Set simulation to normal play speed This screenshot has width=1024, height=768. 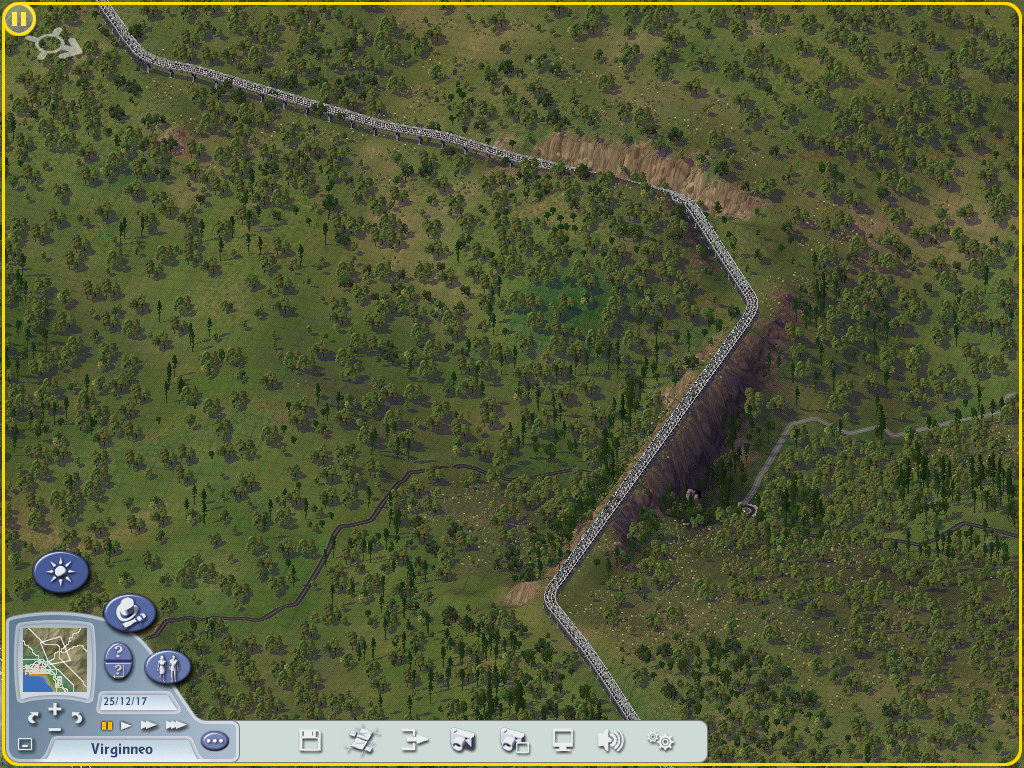[x=127, y=725]
